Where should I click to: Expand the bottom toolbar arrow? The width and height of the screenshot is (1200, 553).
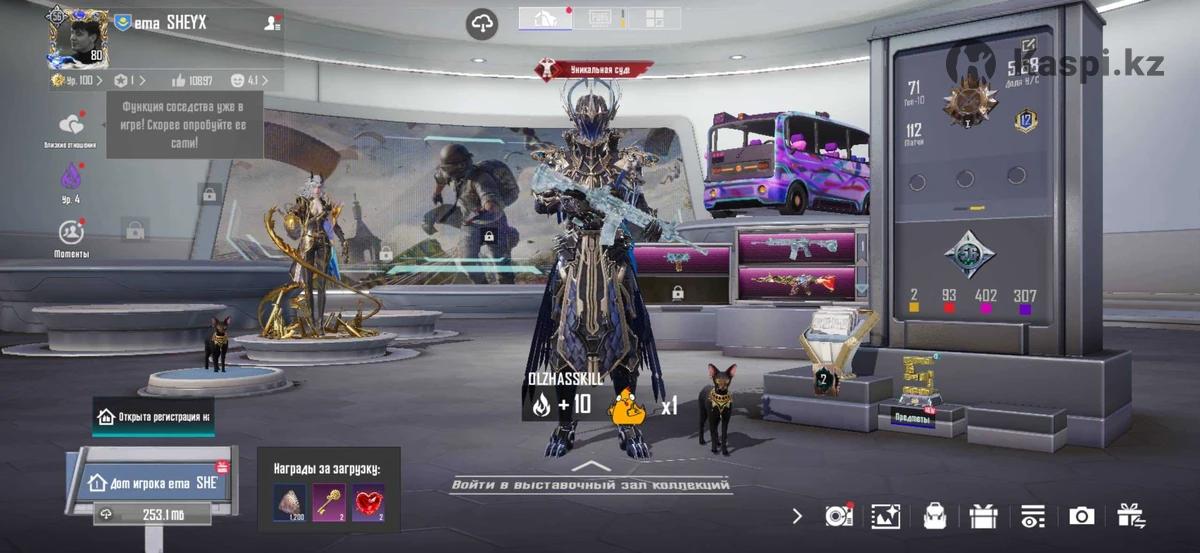pos(797,516)
